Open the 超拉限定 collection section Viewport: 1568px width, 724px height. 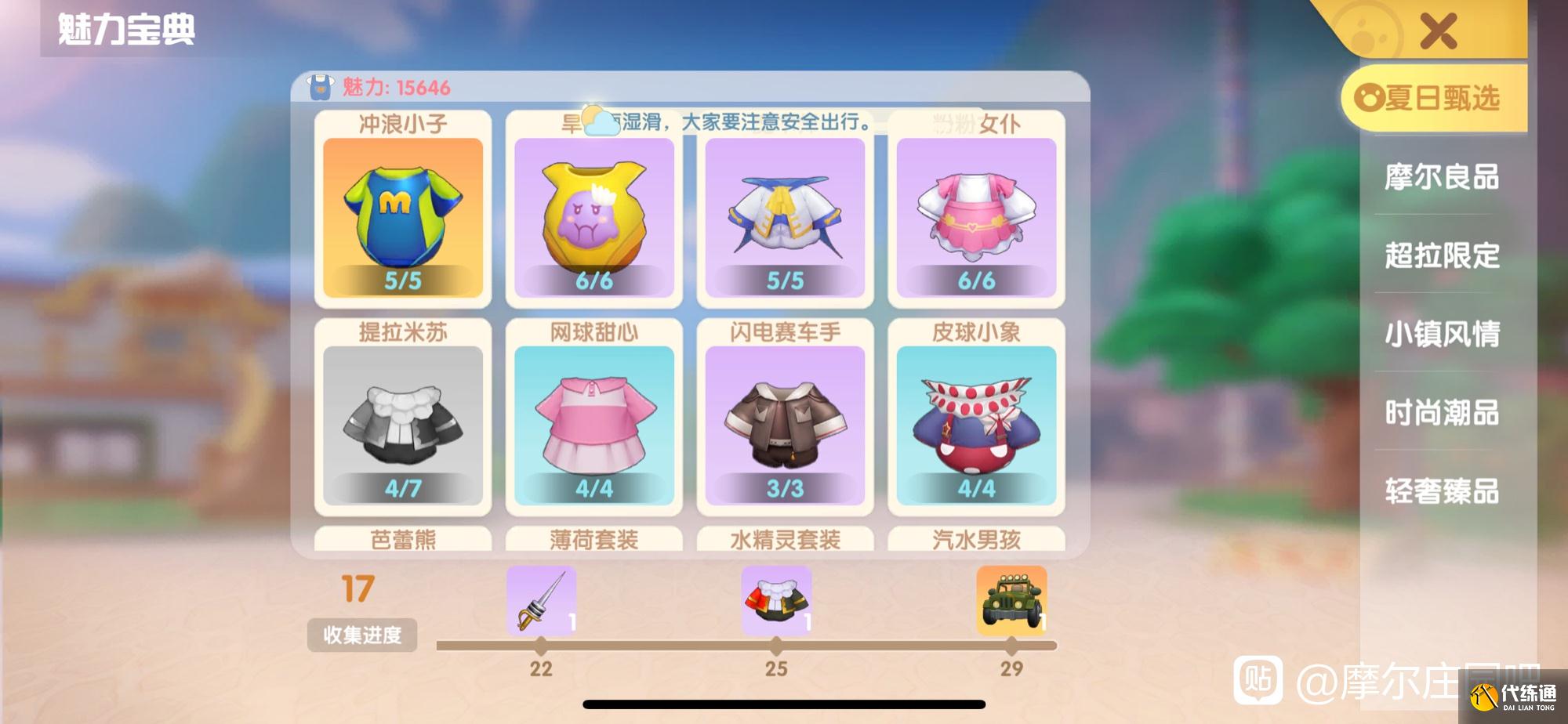pyautogui.click(x=1441, y=255)
